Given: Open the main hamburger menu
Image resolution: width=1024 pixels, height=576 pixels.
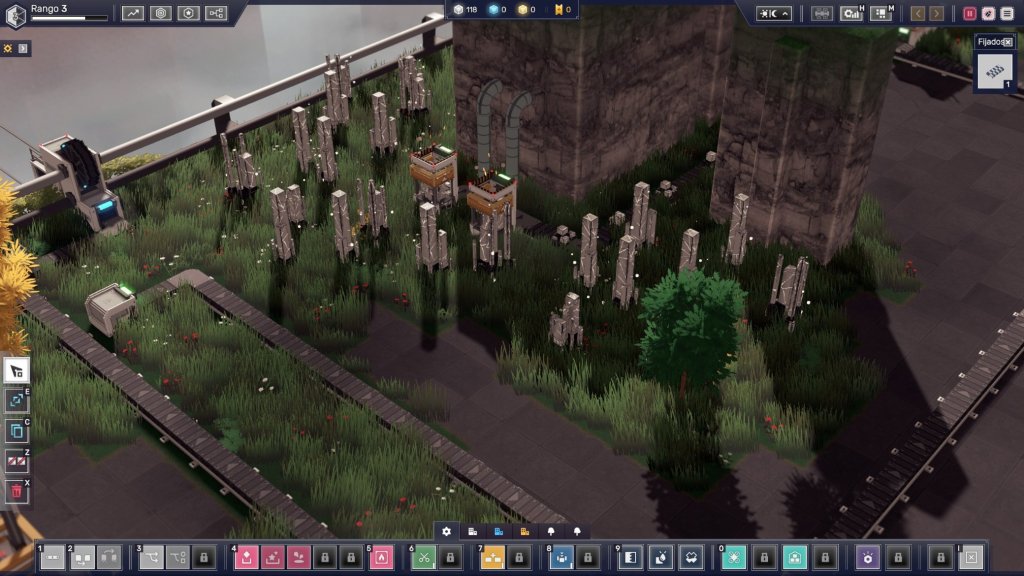Looking at the screenshot, I should [x=1007, y=13].
